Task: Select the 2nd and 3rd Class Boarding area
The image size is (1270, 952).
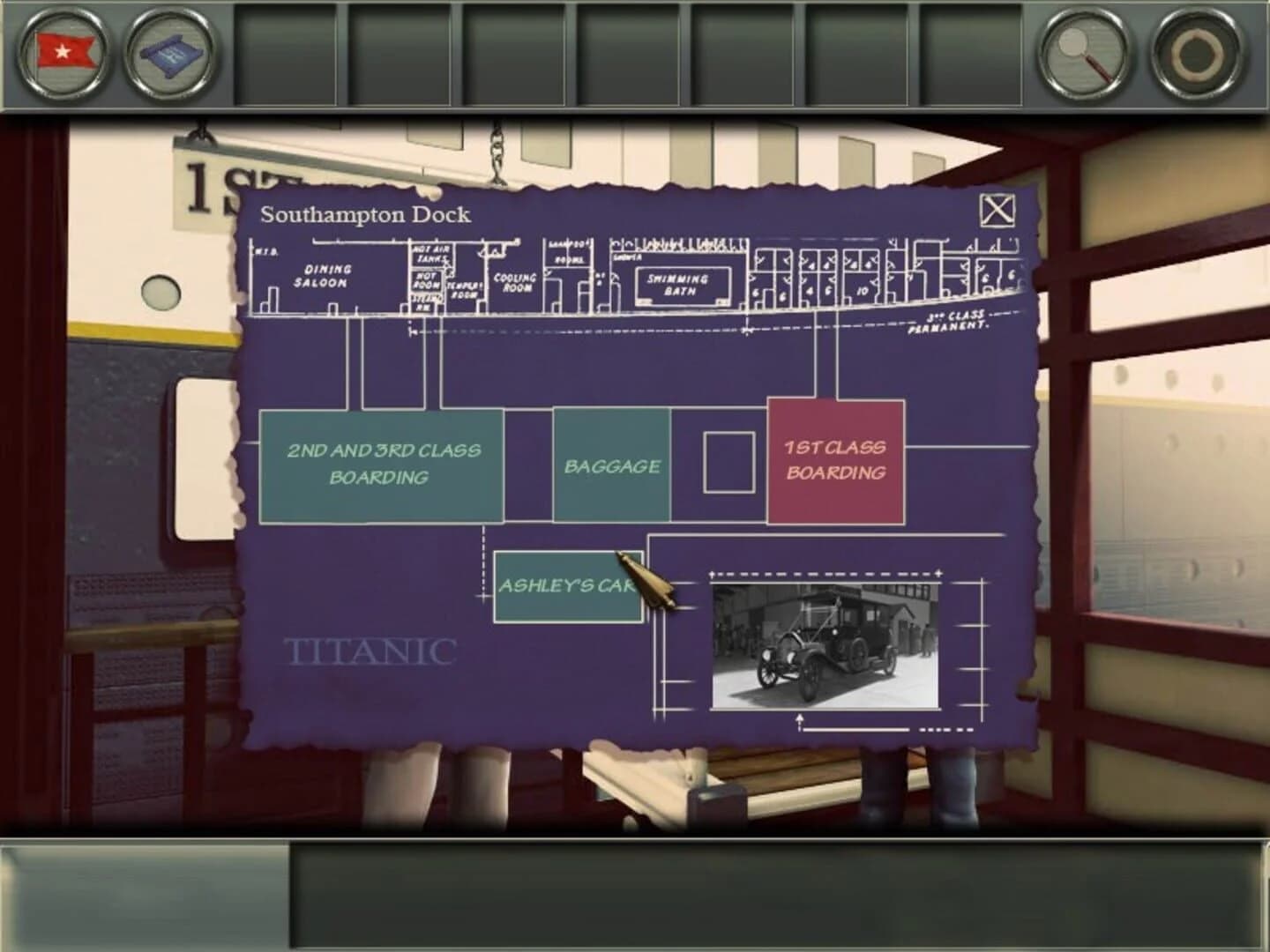Action: 381,465
